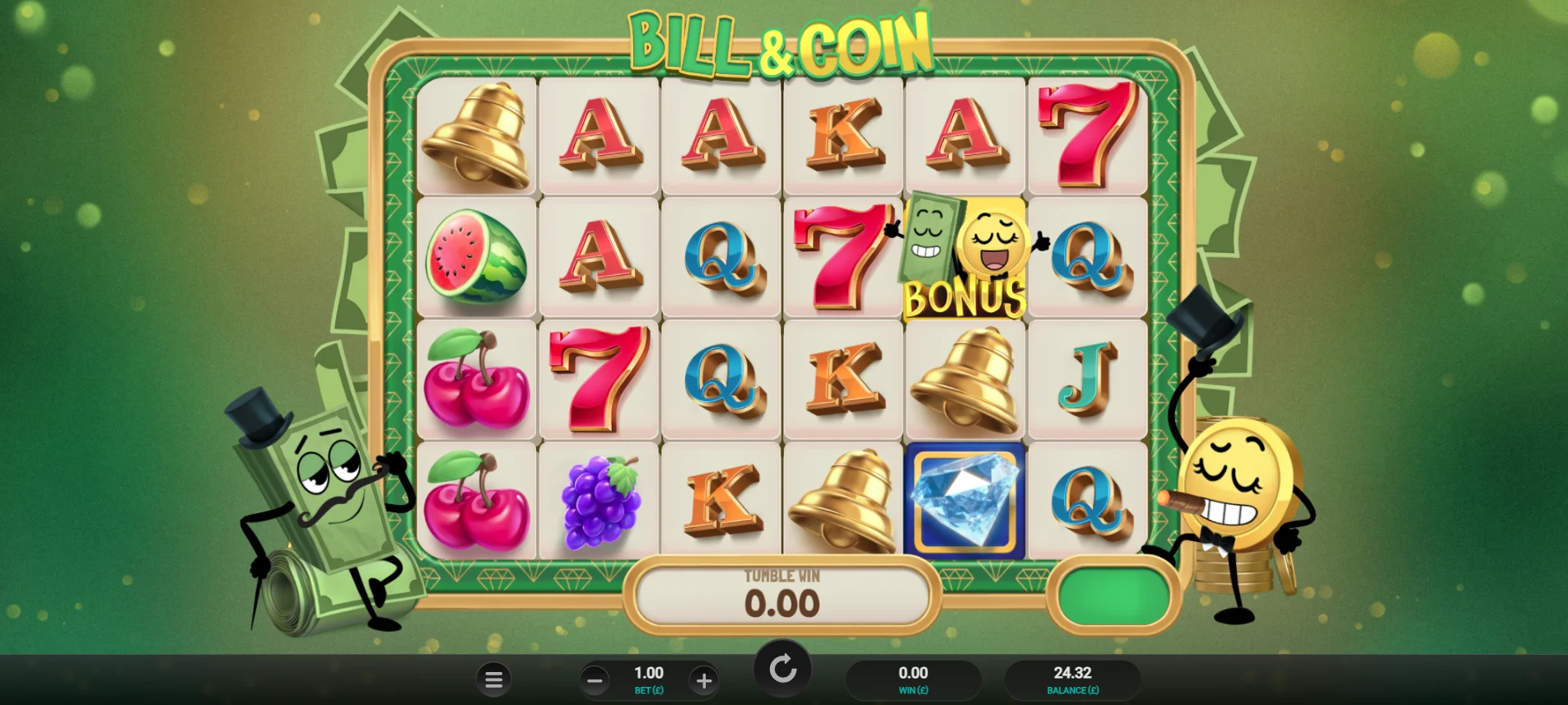Click the spin button to spin reels
This screenshot has width=1568, height=705.
tap(782, 669)
